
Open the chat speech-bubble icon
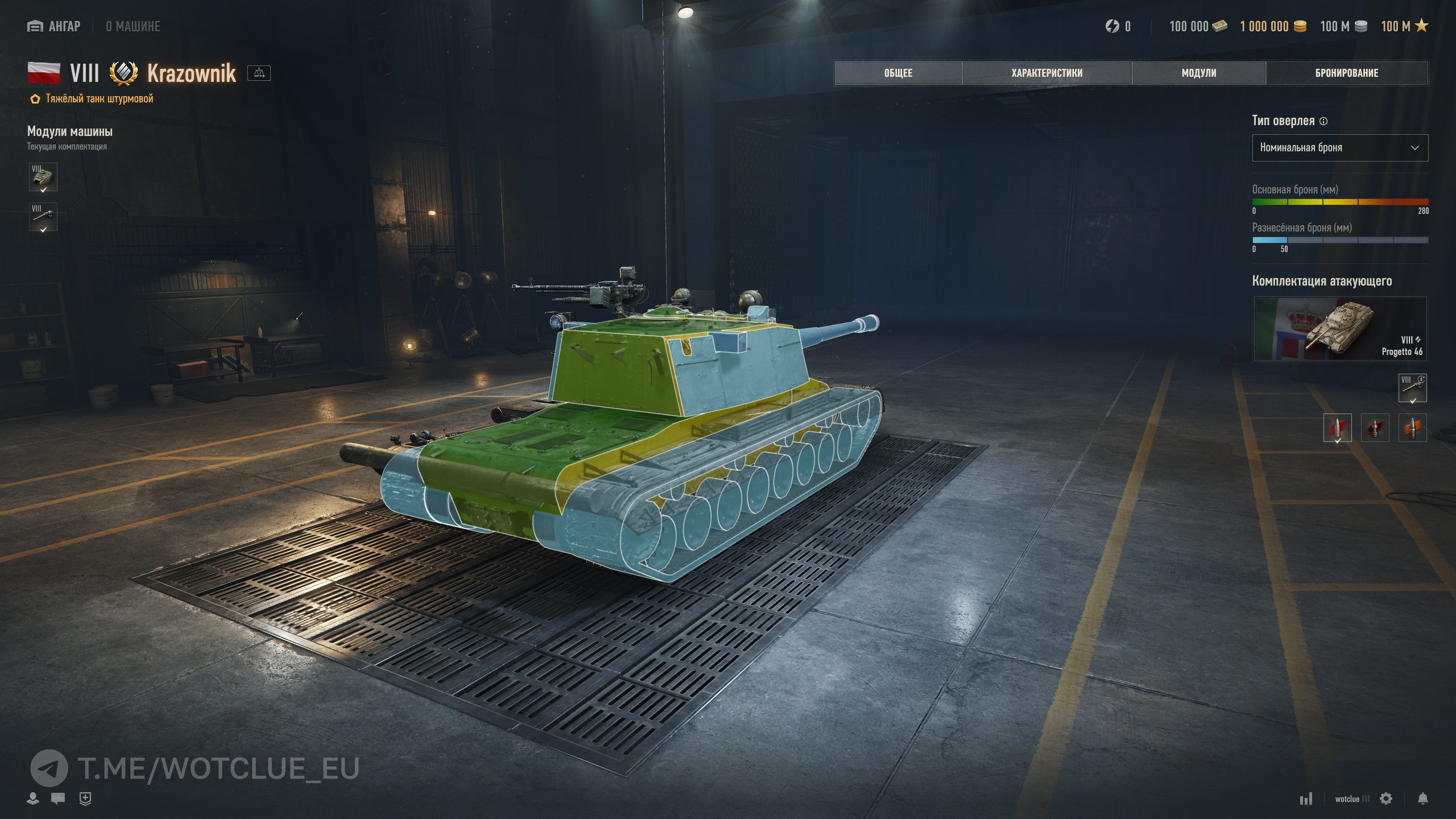click(x=58, y=799)
